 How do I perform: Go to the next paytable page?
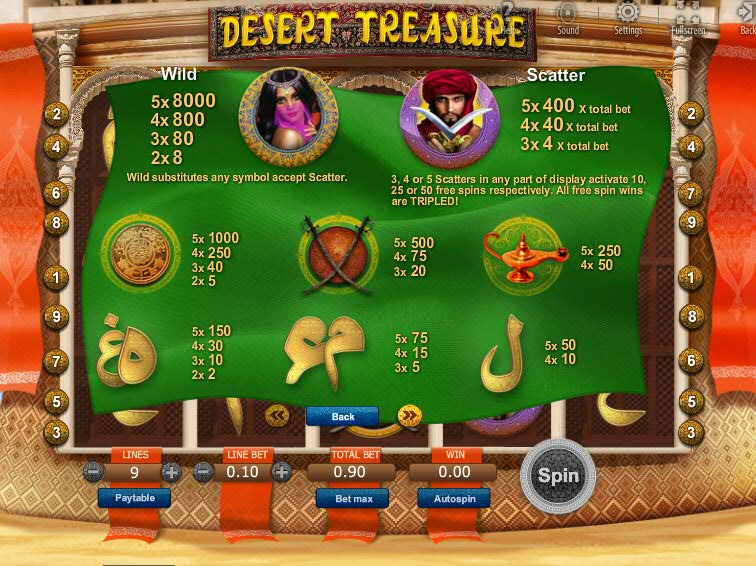coord(409,416)
